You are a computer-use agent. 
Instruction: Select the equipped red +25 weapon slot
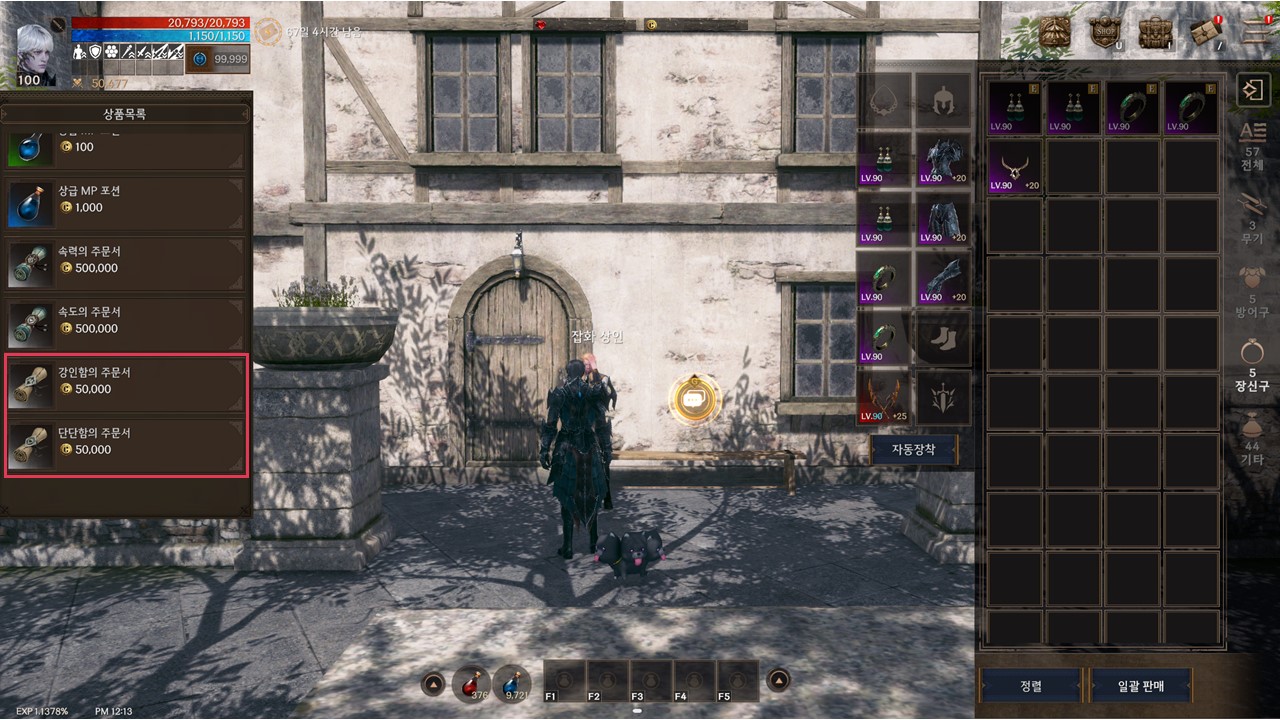tap(884, 397)
